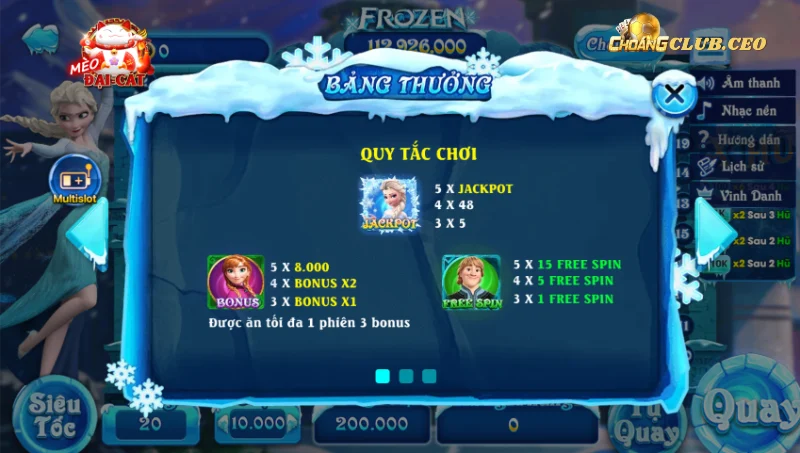Image resolution: width=800 pixels, height=453 pixels.
Task: Spin the reels with Quay
Action: (x=750, y=408)
